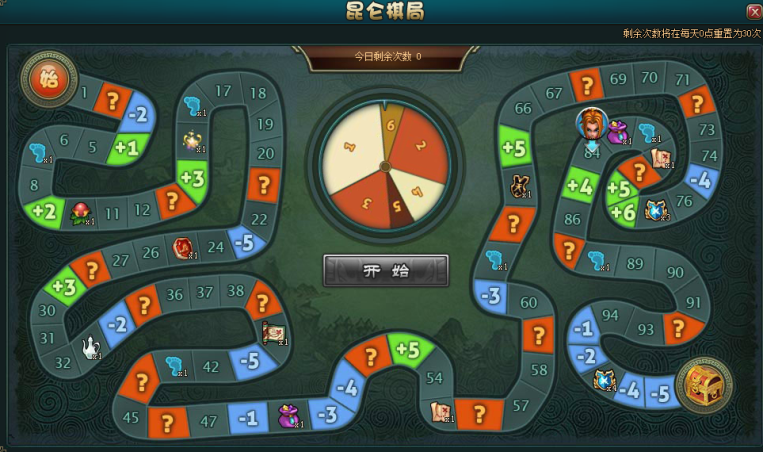763x452 pixels.
Task: Select the treasure chest finish icon
Action: [705, 384]
